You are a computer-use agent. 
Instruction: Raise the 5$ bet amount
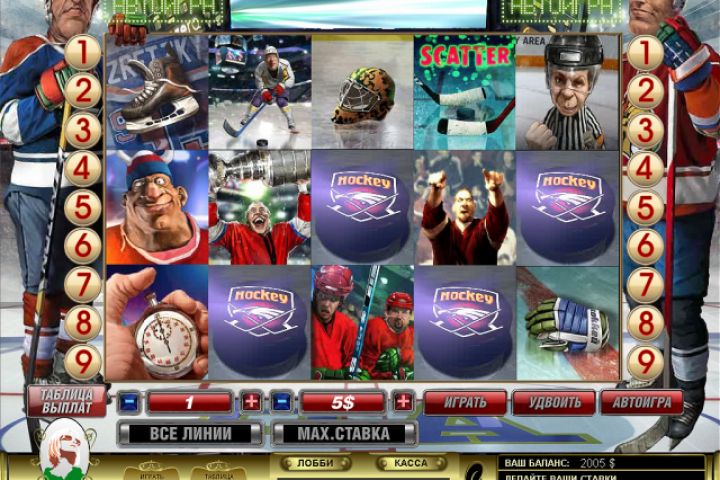[x=403, y=402]
